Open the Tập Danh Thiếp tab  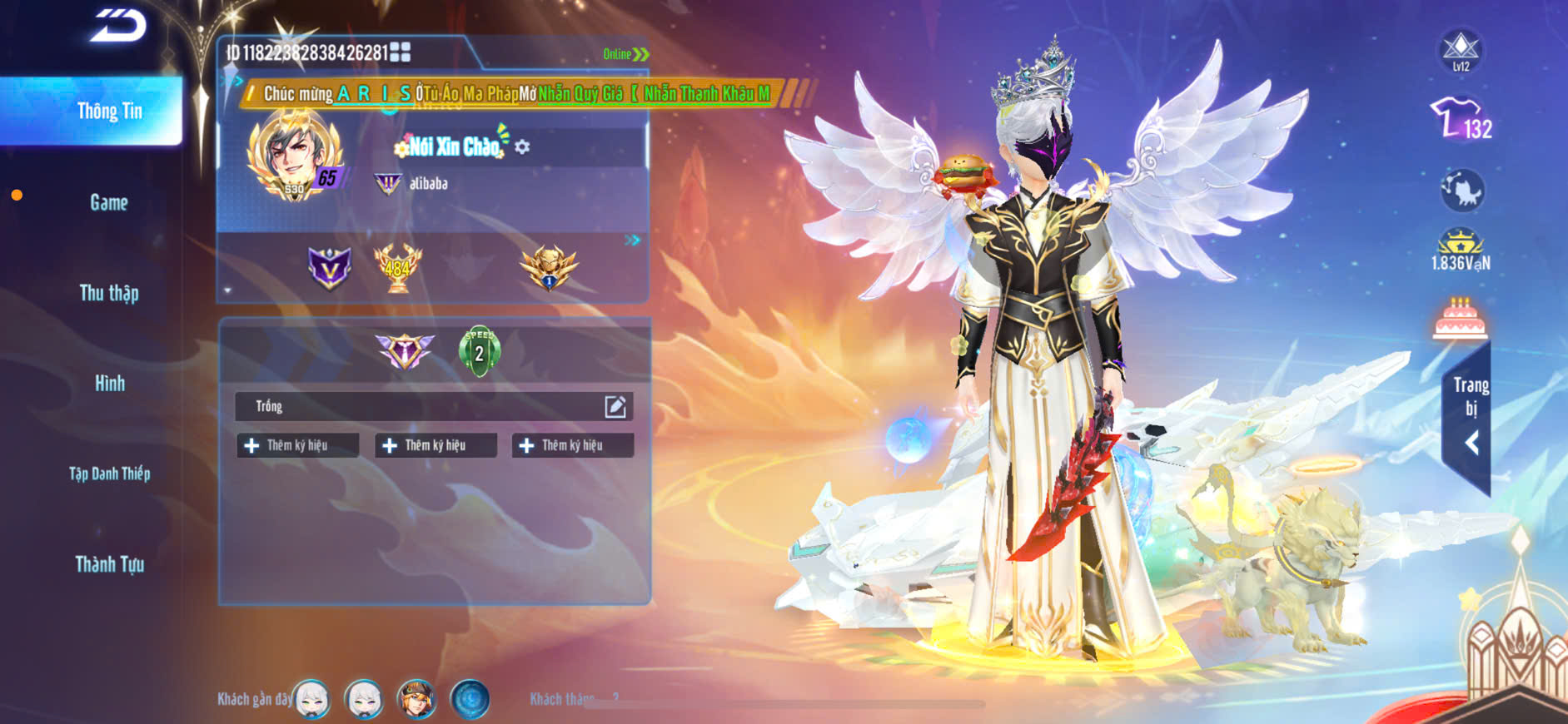tap(109, 474)
